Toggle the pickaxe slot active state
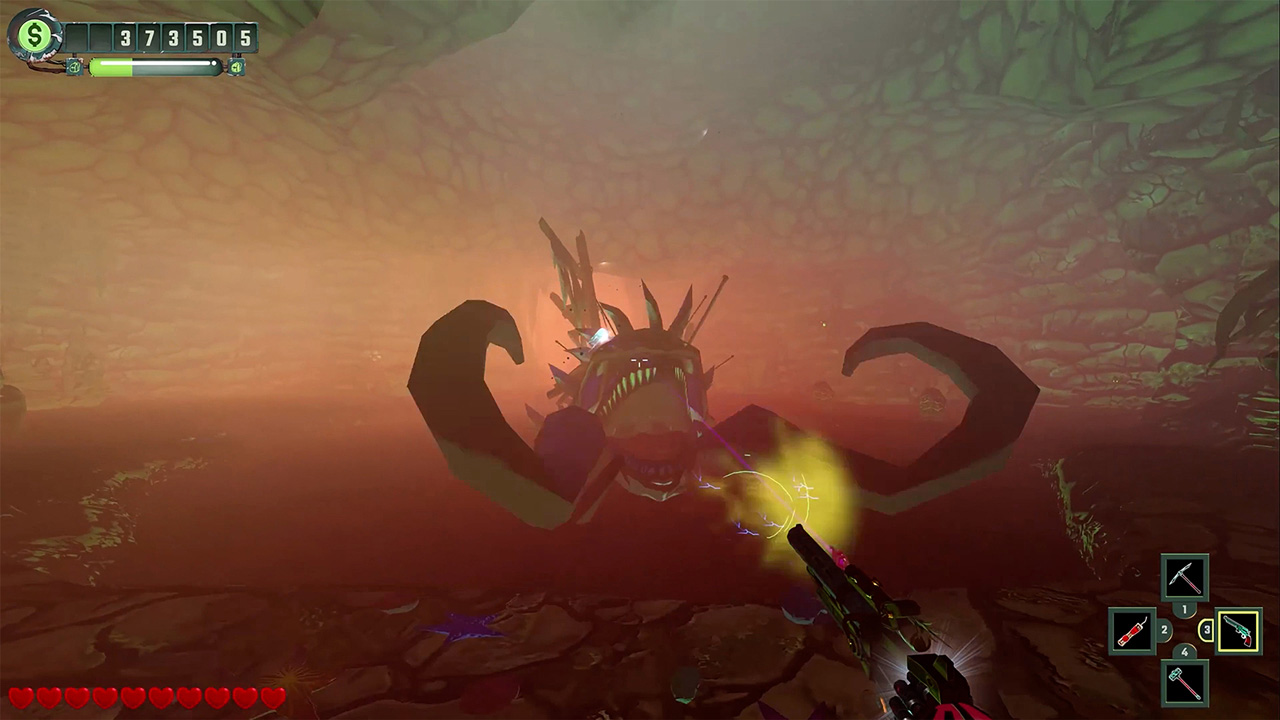The image size is (1280, 720). pyautogui.click(x=1185, y=576)
